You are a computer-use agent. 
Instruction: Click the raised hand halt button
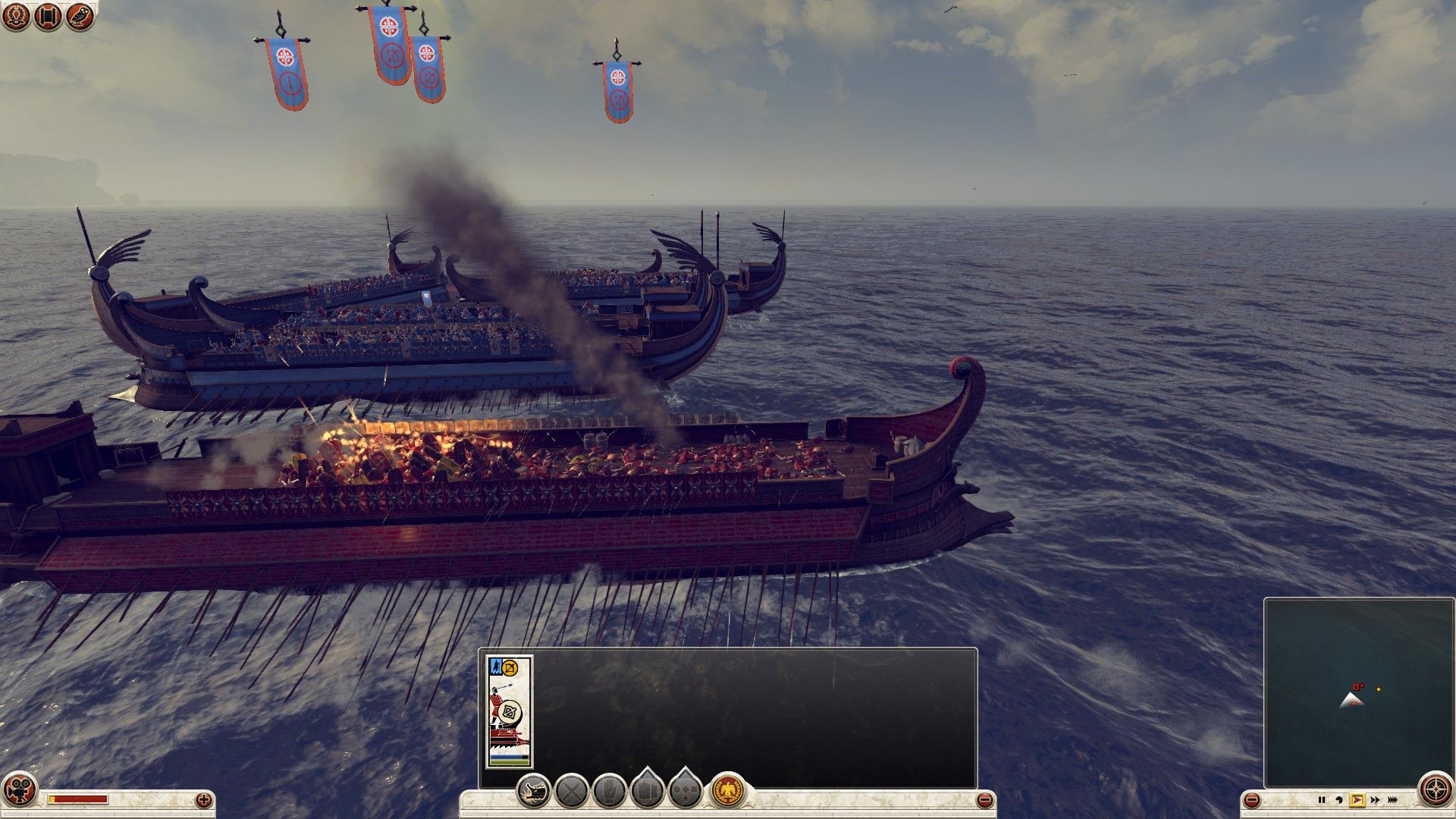pos(609,791)
